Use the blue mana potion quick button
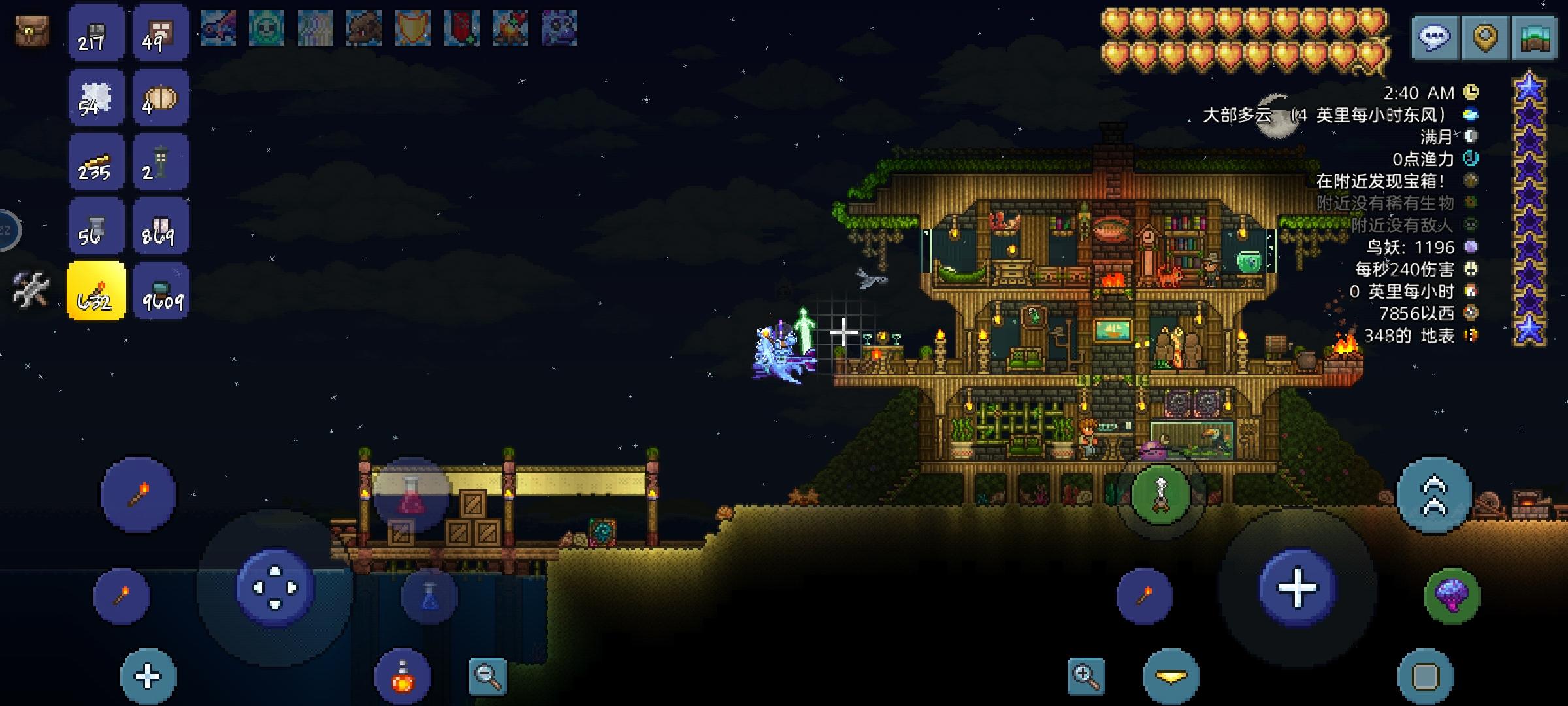 [429, 595]
